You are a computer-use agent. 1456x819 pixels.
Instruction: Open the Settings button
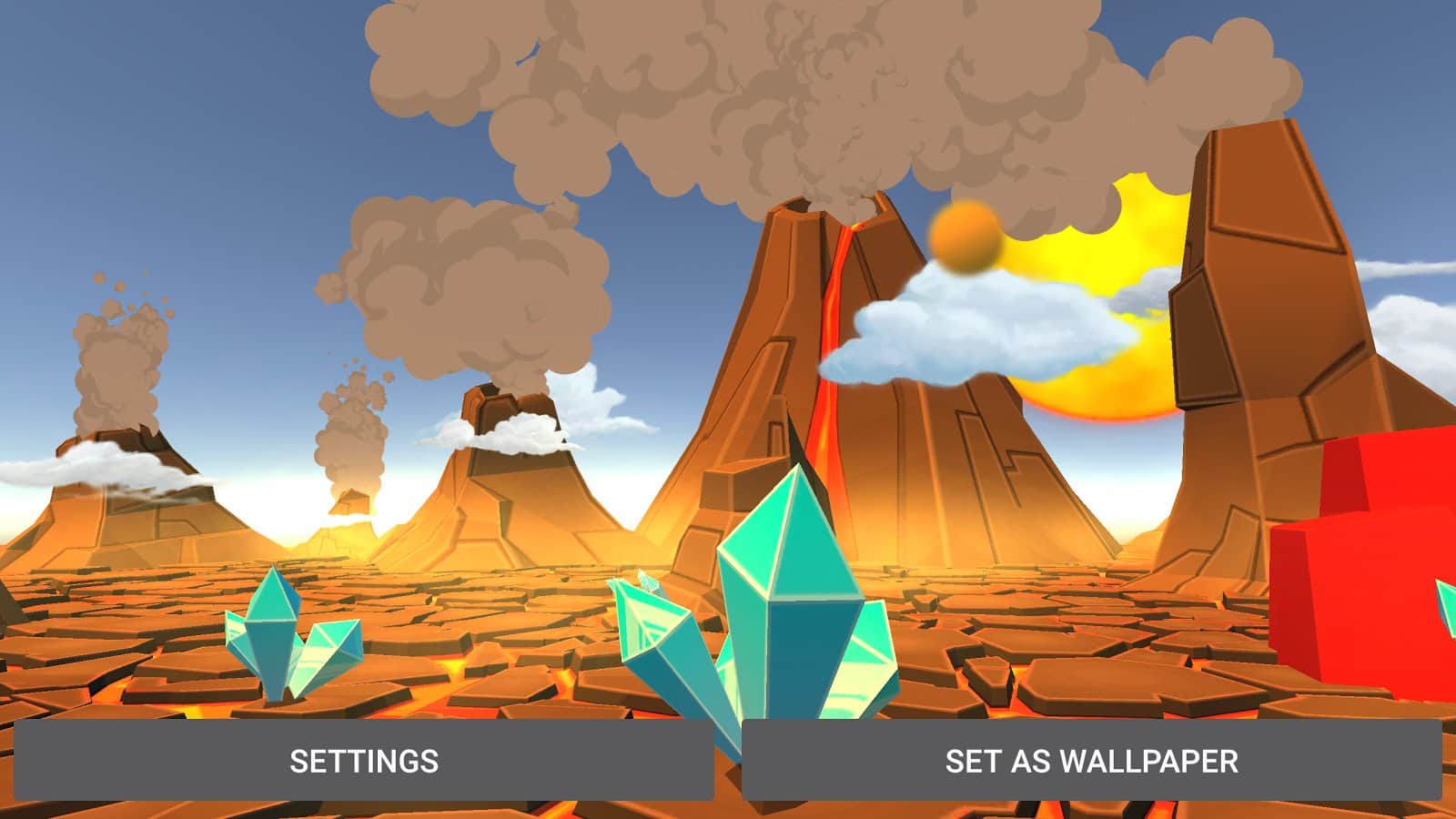(364, 761)
